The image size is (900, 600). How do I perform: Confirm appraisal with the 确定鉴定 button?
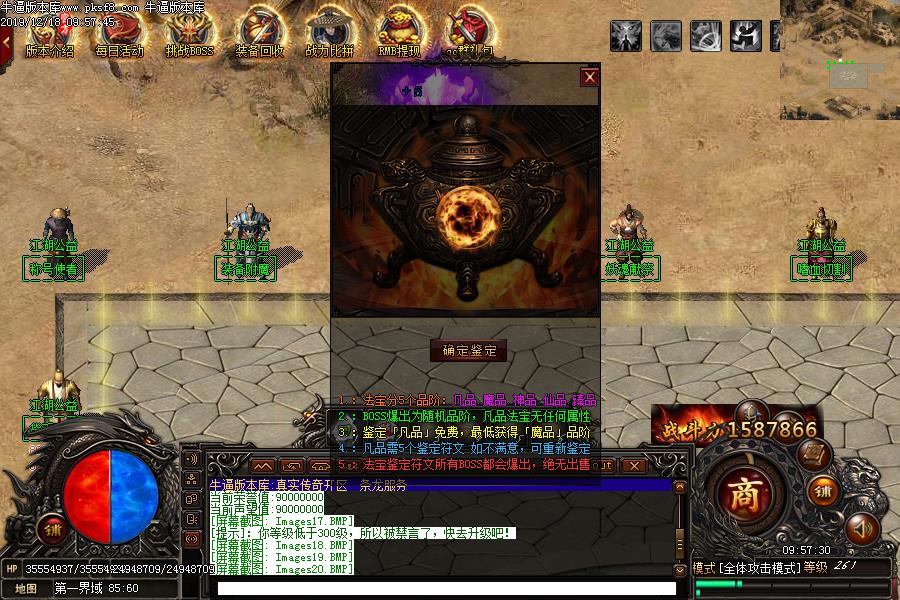pos(469,350)
